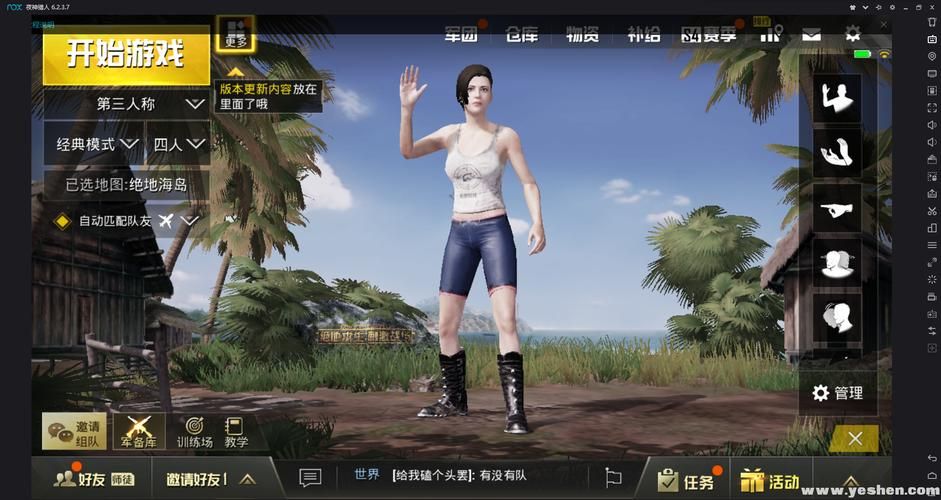Open the 军团 clan tab
This screenshot has height=500, width=941.
tap(461, 34)
